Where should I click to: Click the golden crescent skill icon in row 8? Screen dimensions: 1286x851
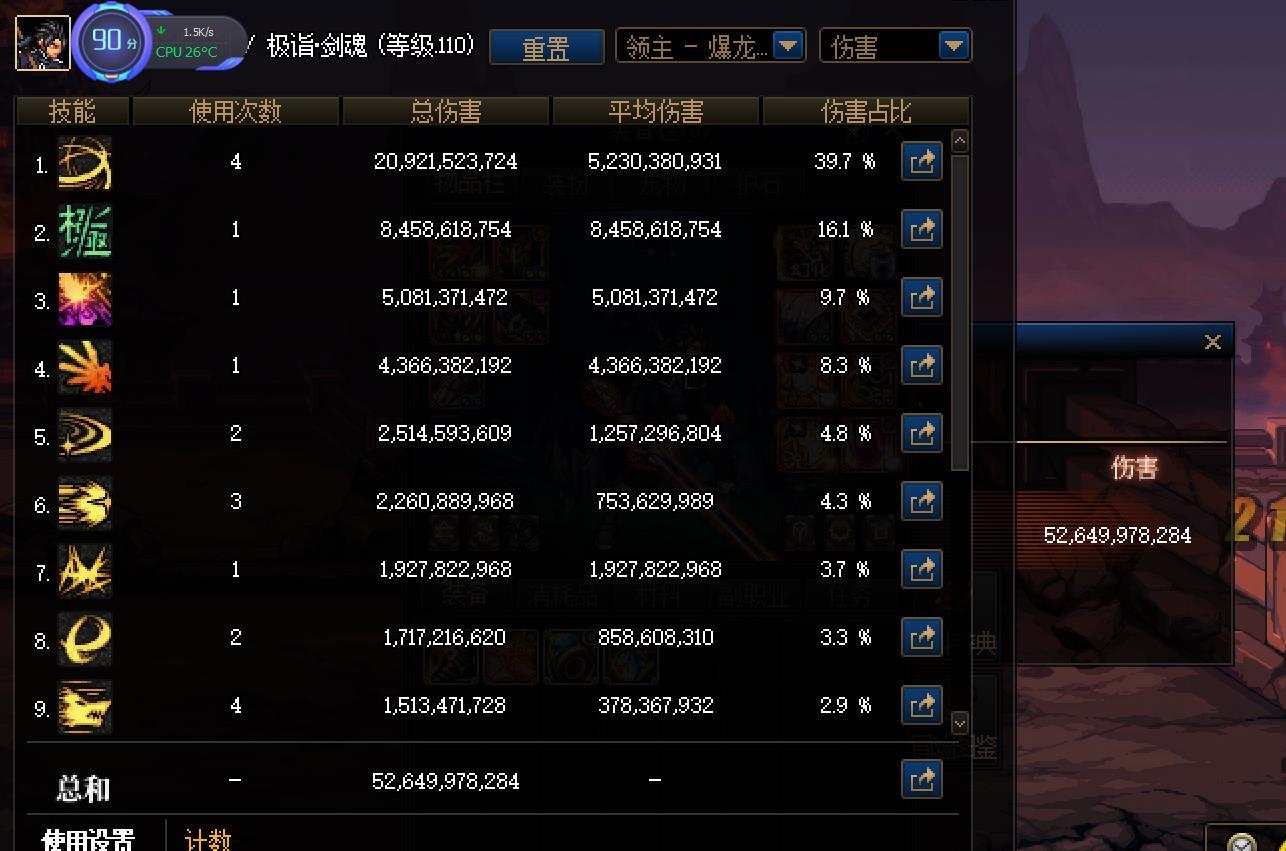click(x=85, y=638)
